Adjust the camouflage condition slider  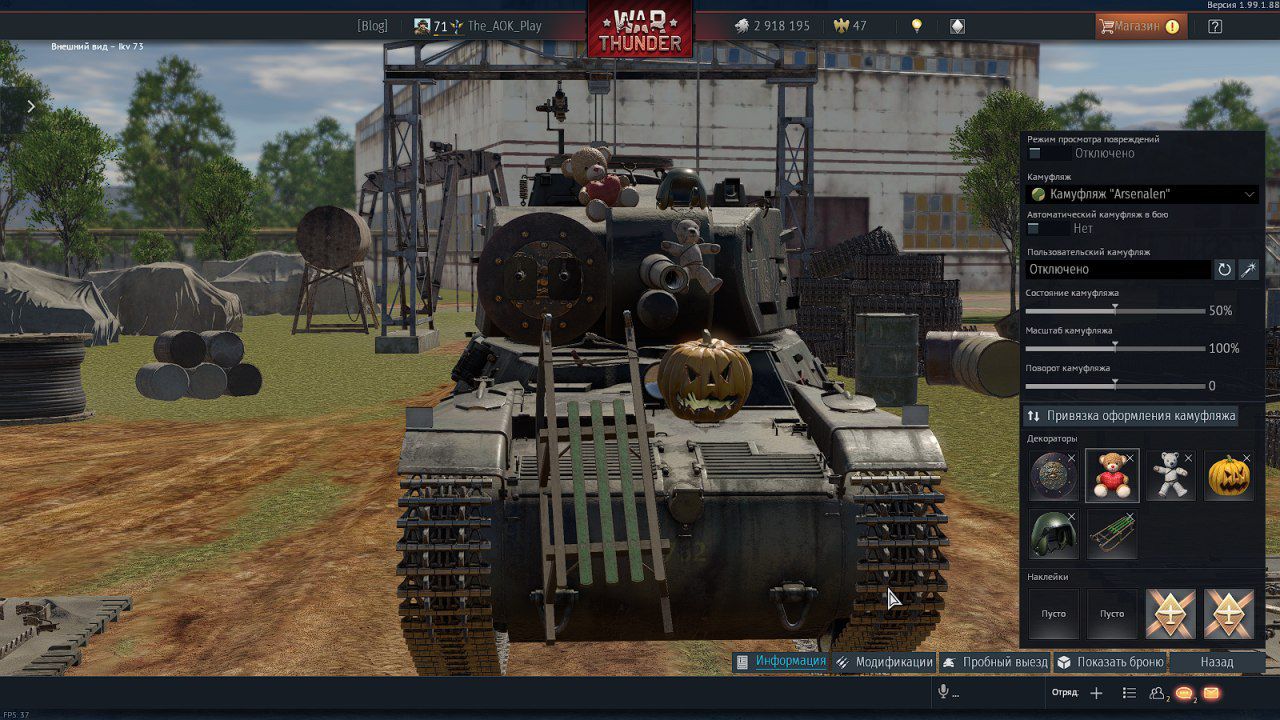[x=1115, y=311]
